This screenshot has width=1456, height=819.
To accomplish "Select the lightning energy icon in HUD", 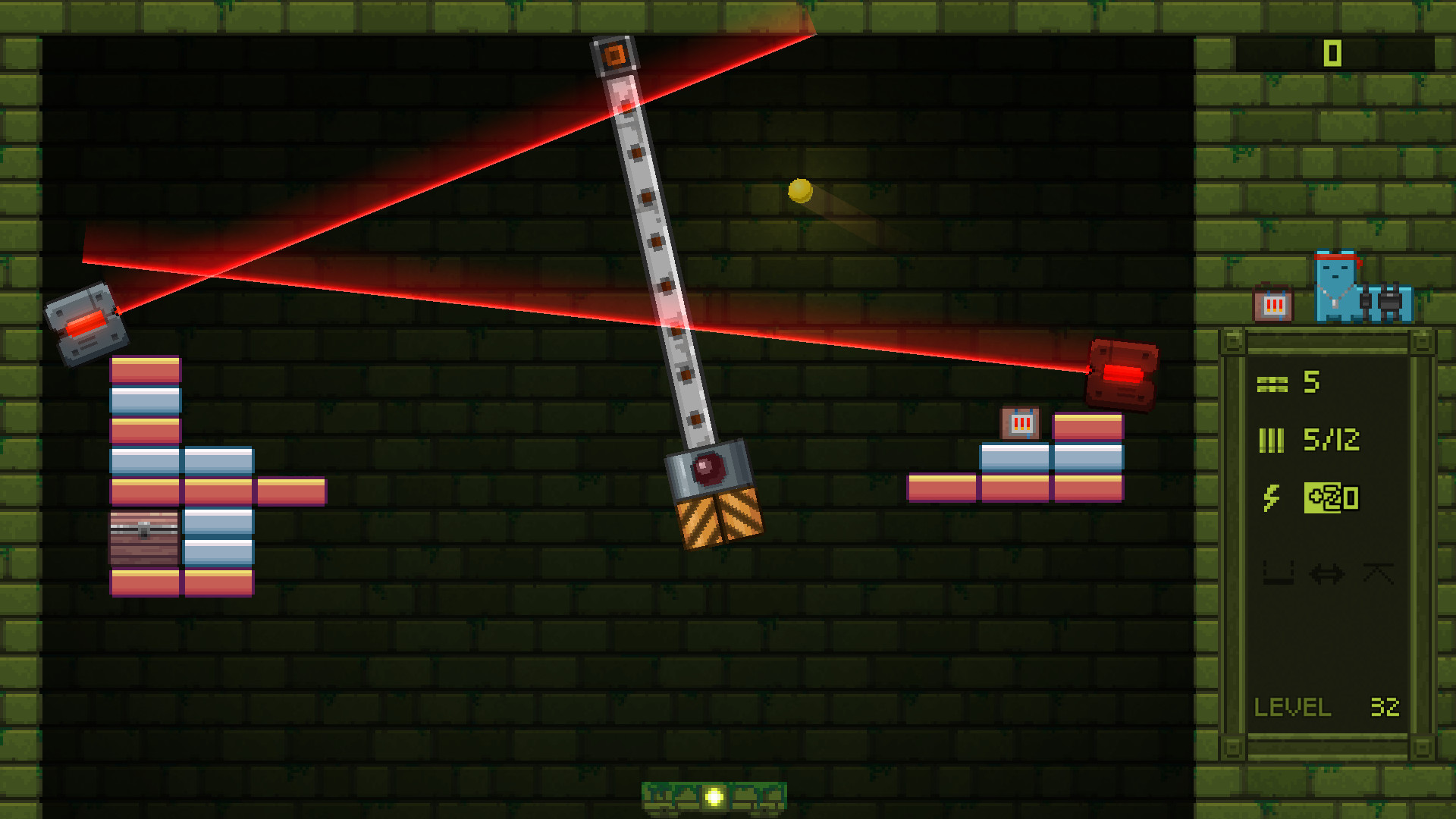I will click(1272, 497).
